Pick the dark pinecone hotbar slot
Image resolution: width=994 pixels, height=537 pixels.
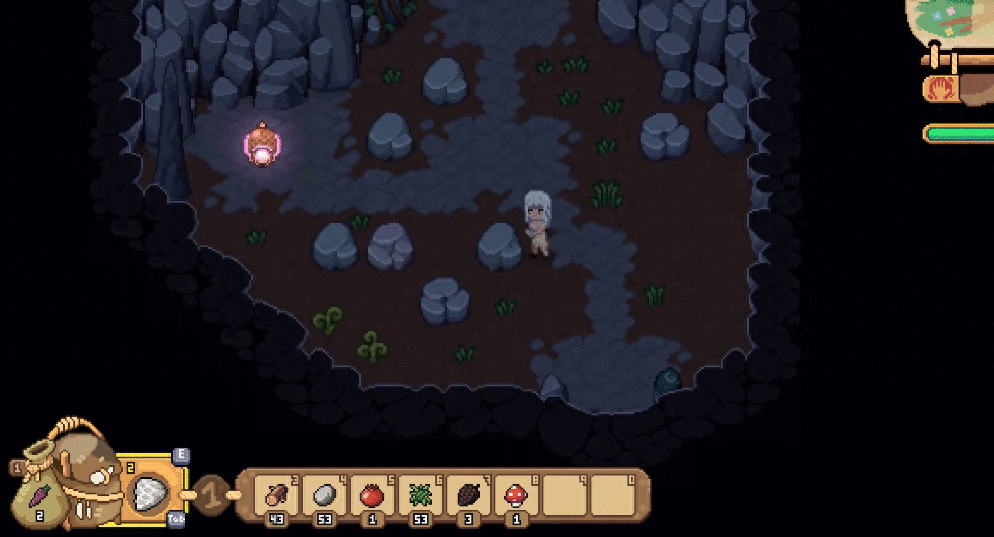pyautogui.click(x=468, y=493)
